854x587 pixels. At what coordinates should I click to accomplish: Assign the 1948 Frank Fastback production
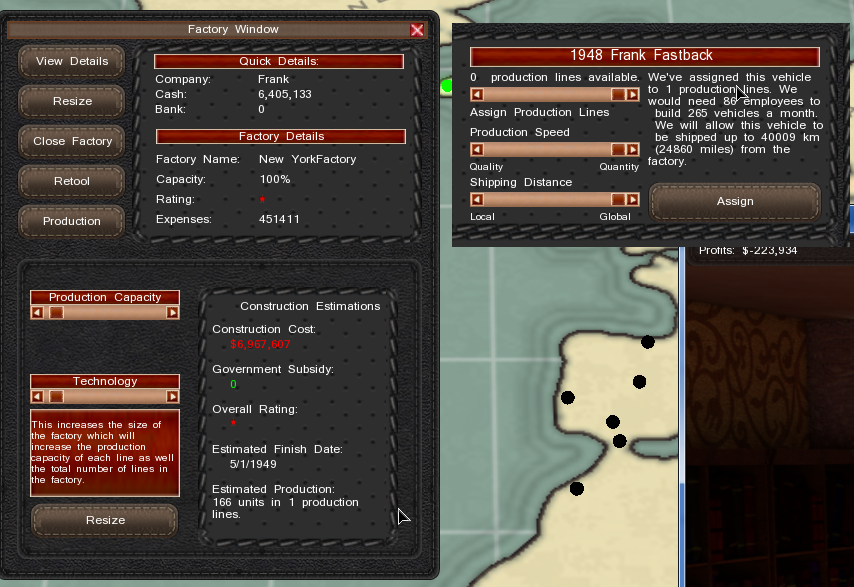(x=734, y=201)
